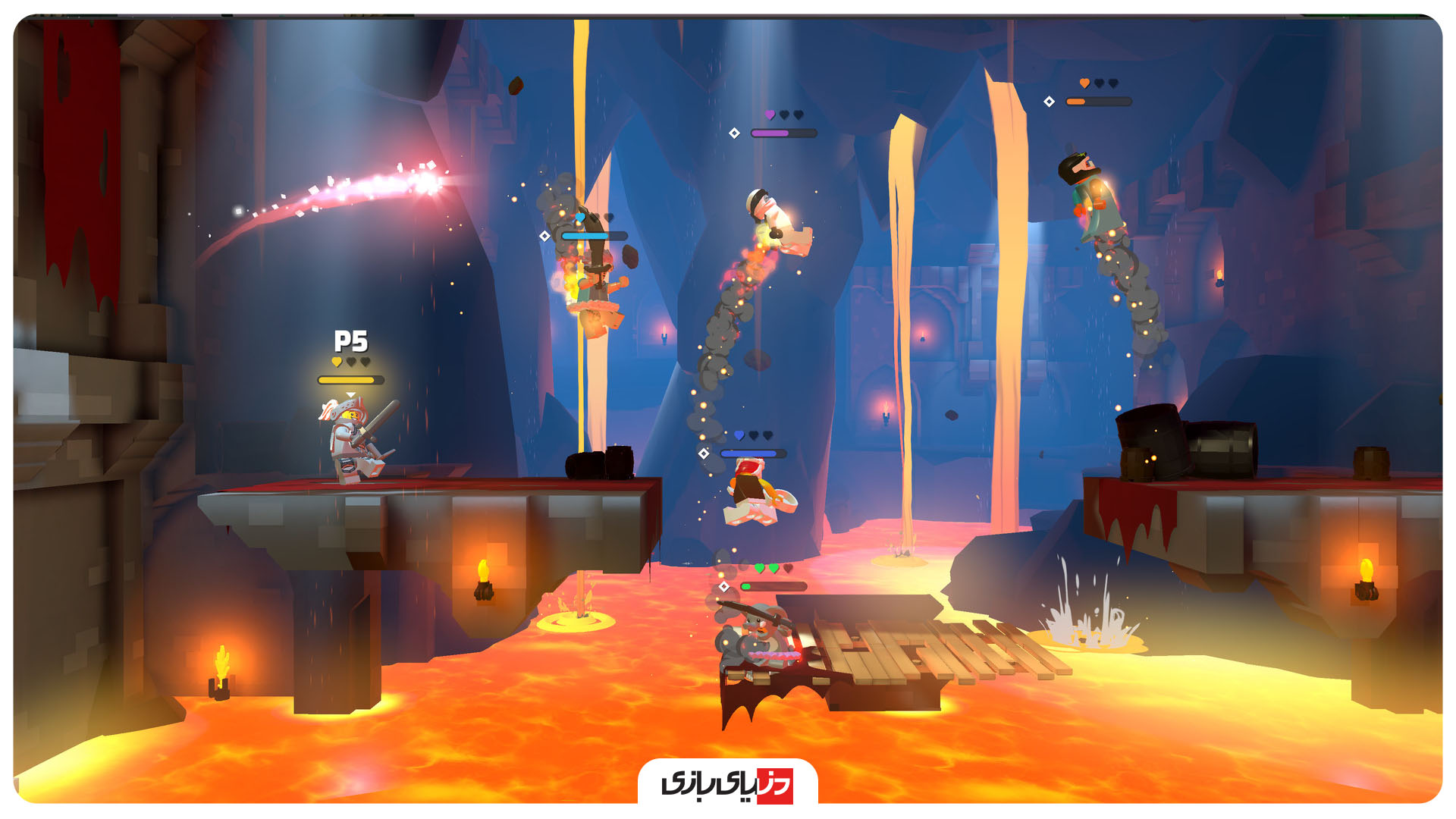Screen dimensions: 1456x819
Task: Click the yellow heart icon under the P5 label
Action: [x=337, y=362]
